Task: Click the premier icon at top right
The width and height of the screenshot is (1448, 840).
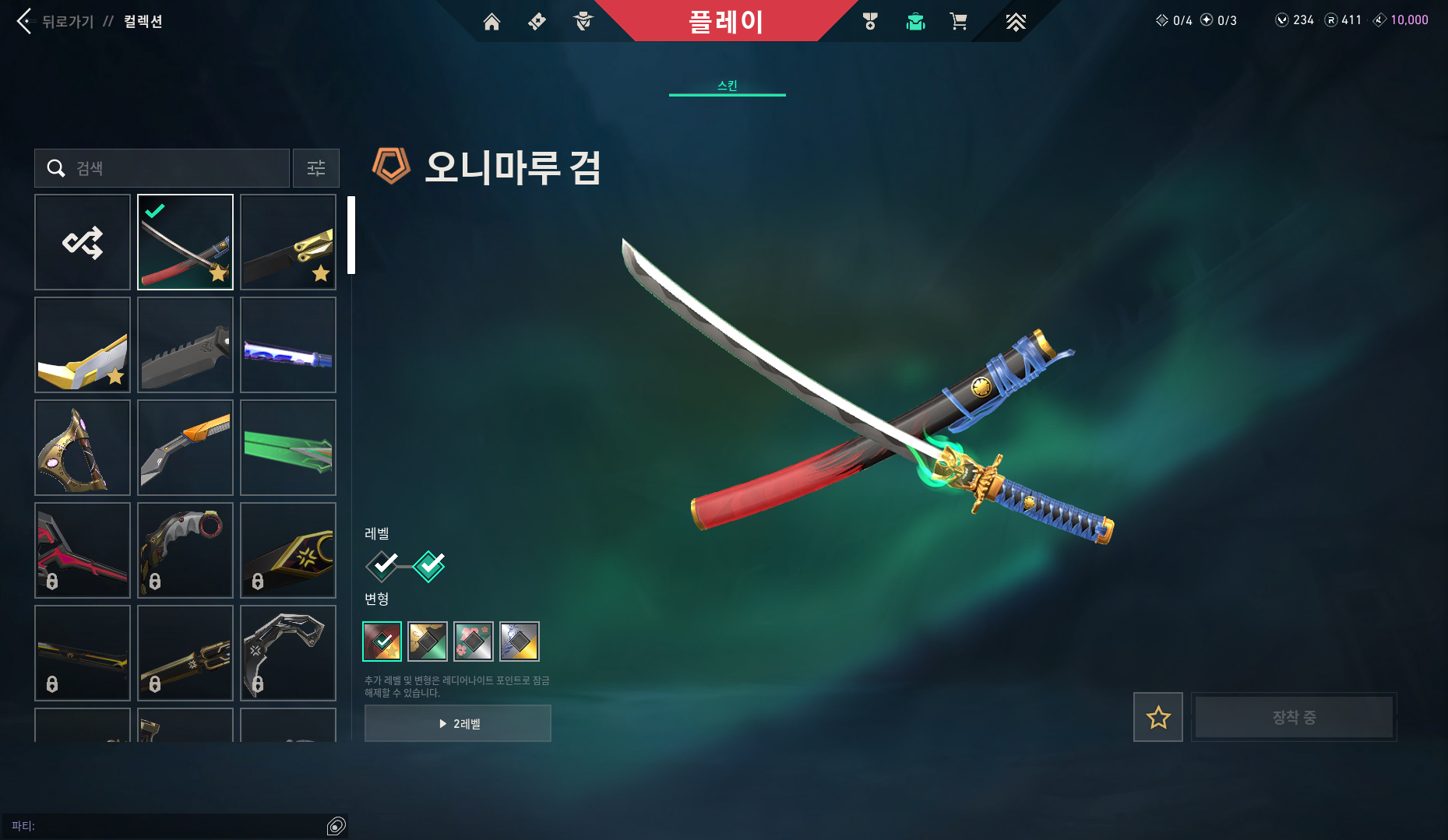Action: [1016, 22]
